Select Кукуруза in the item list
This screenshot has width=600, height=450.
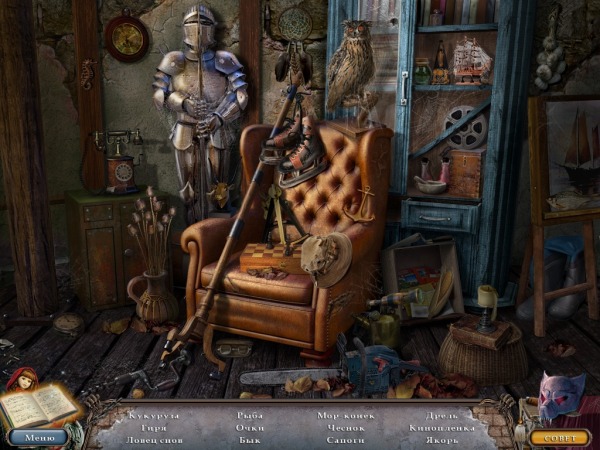154,414
